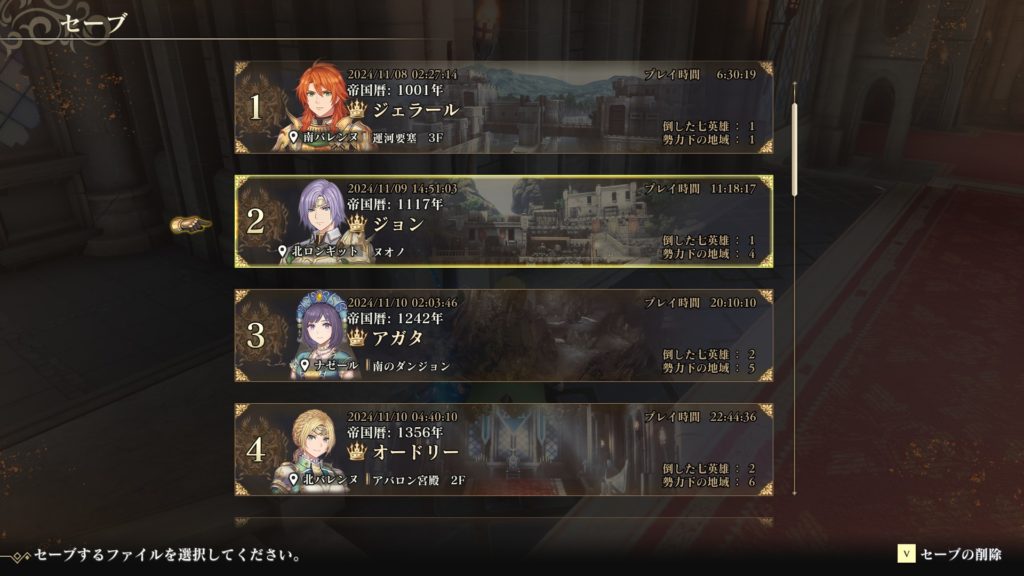Image resolution: width=1024 pixels, height=576 pixels.
Task: Pick save slot 3 with アガタ
Action: (503, 336)
